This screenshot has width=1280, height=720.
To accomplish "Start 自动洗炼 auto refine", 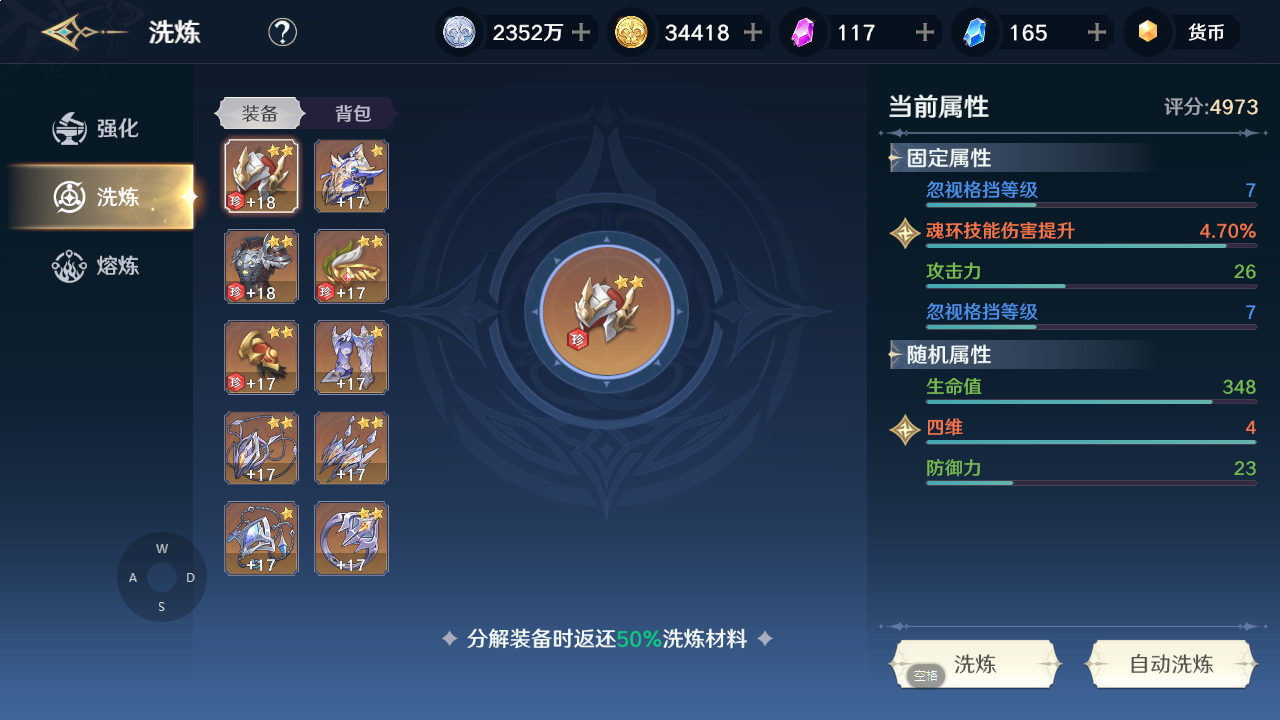I will point(1170,664).
